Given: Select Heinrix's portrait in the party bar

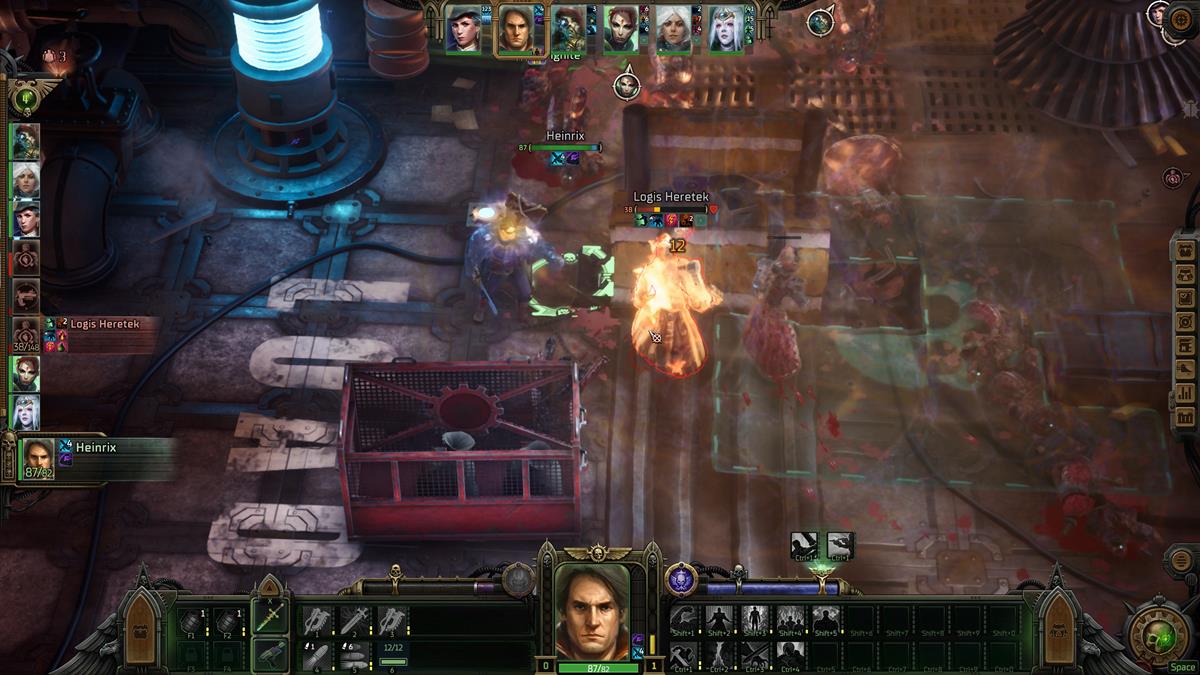Looking at the screenshot, I should 516,27.
